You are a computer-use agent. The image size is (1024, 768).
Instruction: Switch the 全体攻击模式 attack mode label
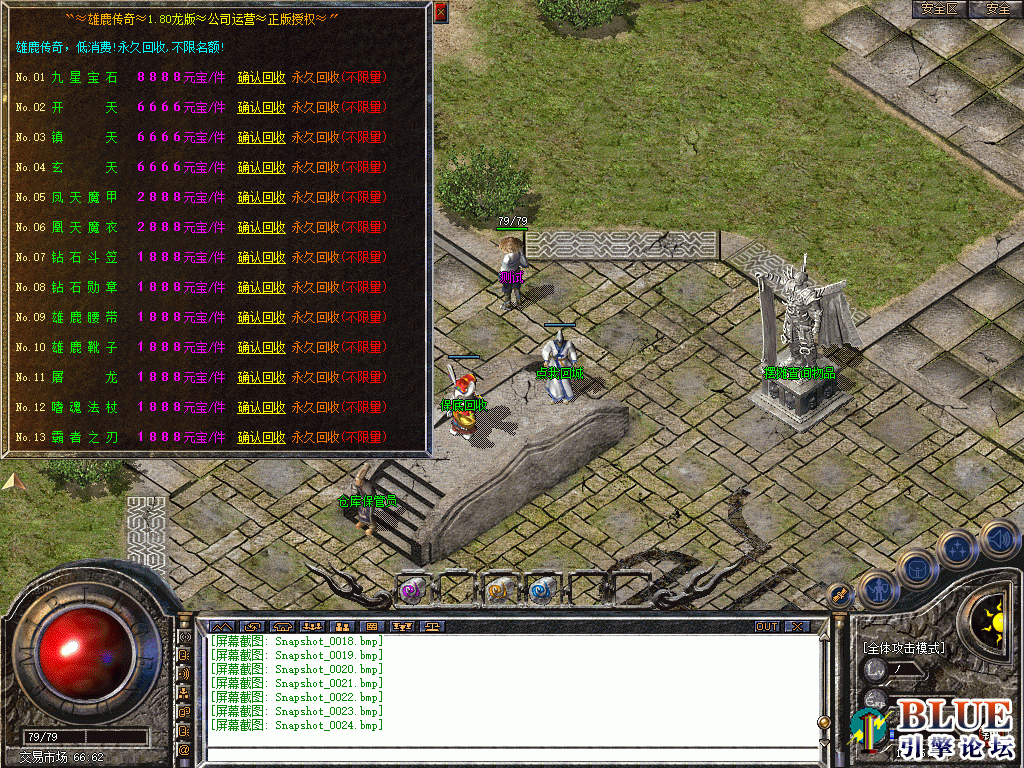pos(903,648)
